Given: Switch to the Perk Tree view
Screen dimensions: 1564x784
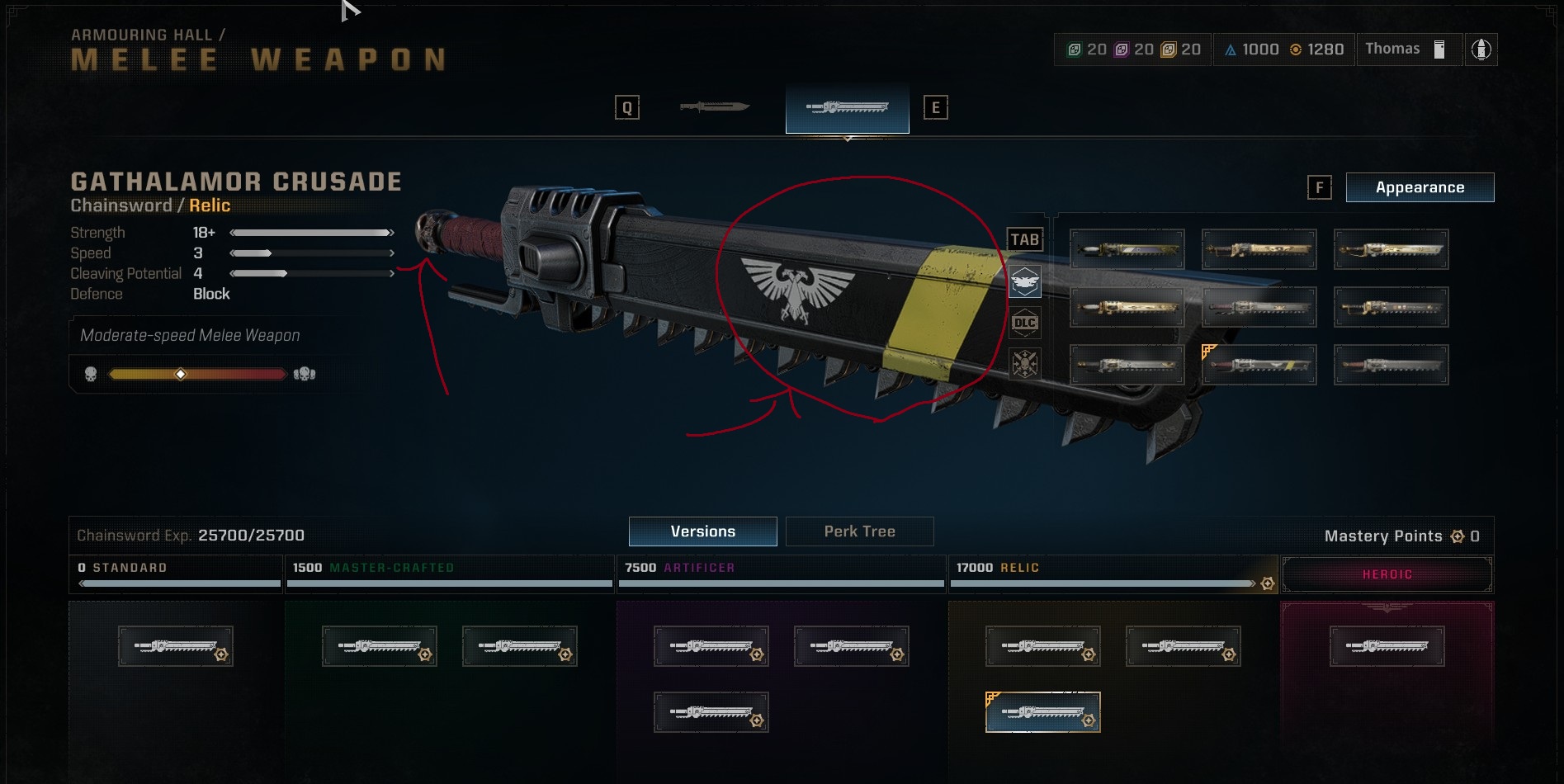Looking at the screenshot, I should [860, 531].
